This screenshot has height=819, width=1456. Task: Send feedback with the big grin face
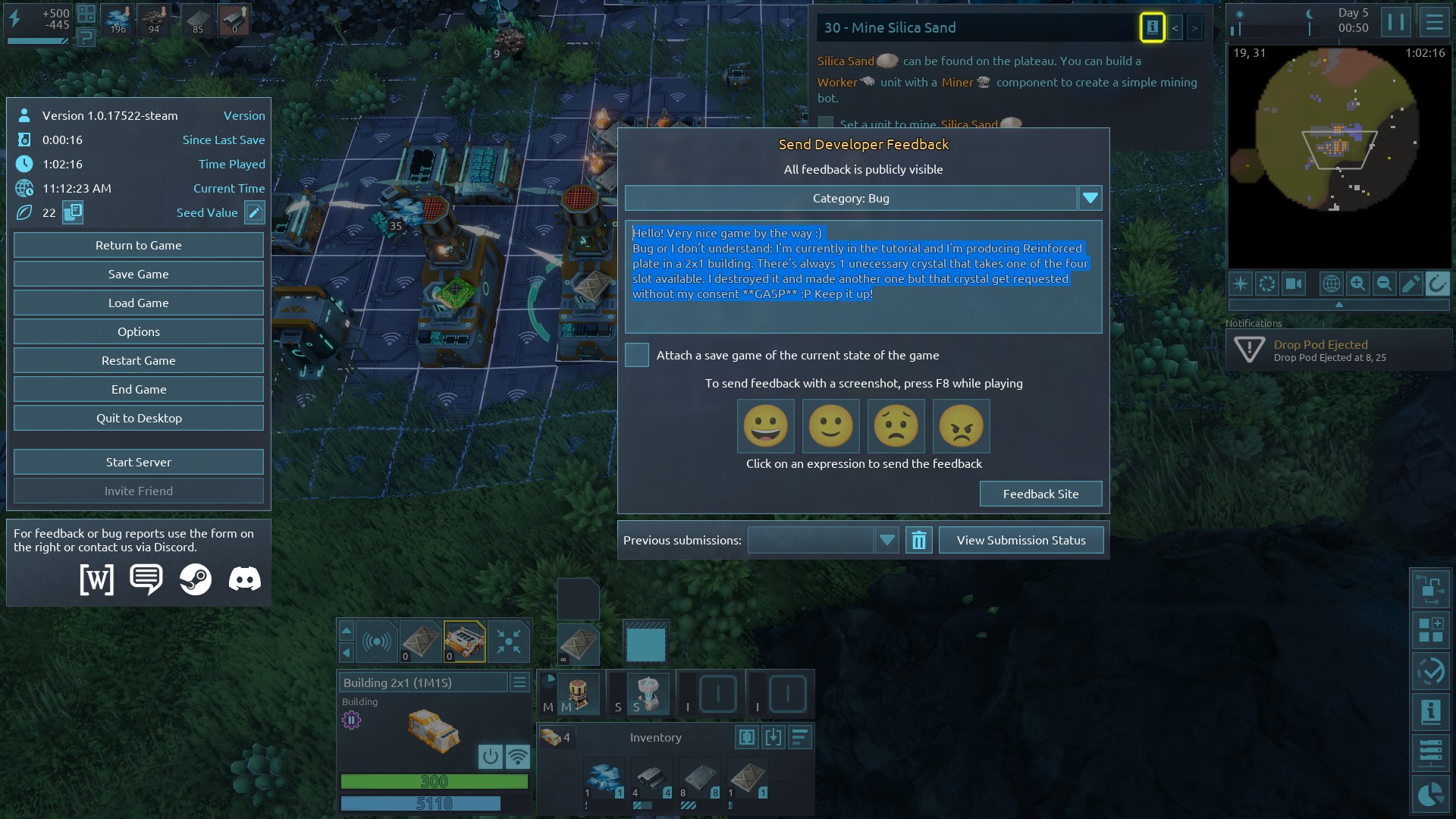(x=765, y=425)
